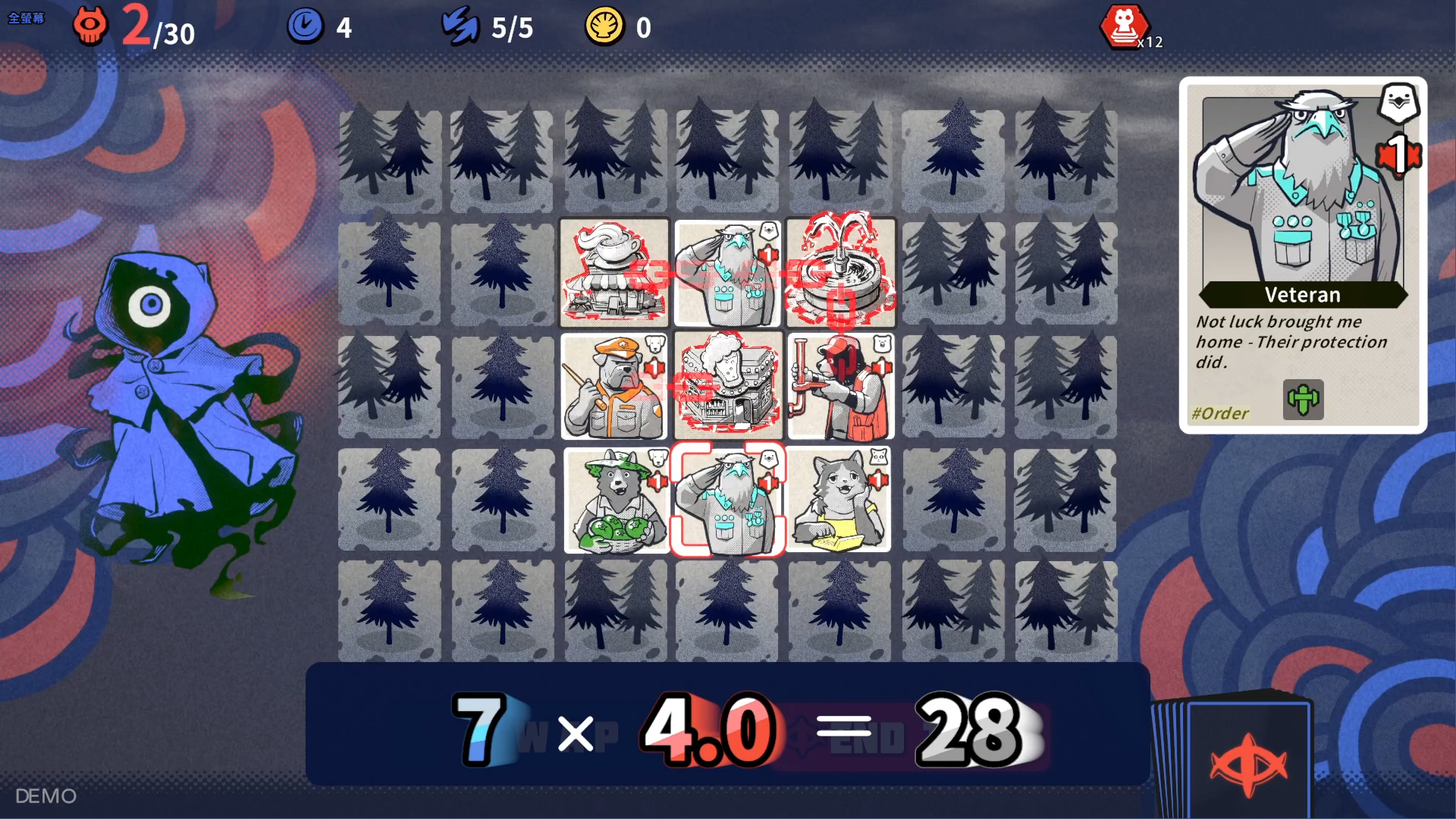Choose the cat with yellow book tile
Screen dimensions: 1456x819
pyautogui.click(x=839, y=500)
